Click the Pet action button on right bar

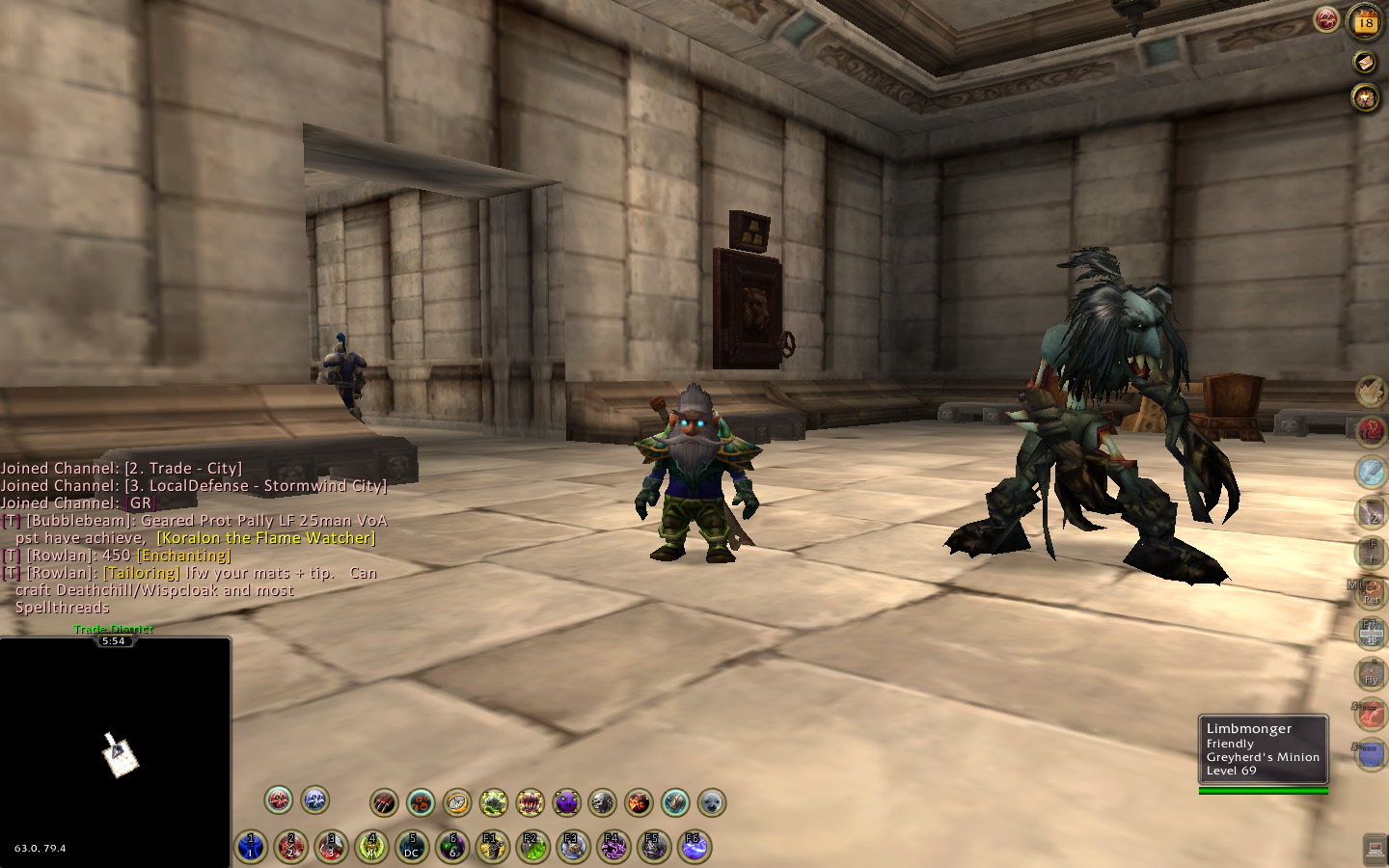coord(1371,594)
